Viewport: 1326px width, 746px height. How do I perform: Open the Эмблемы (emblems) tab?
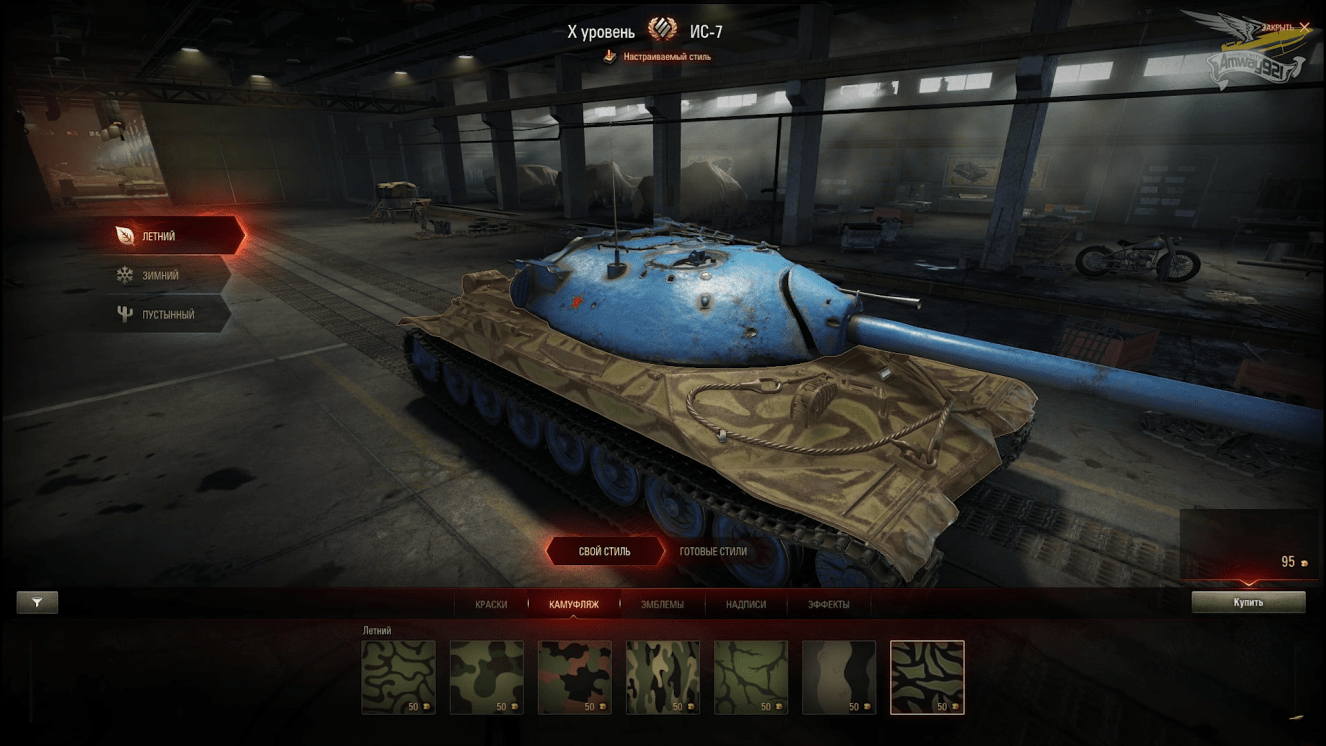point(662,604)
